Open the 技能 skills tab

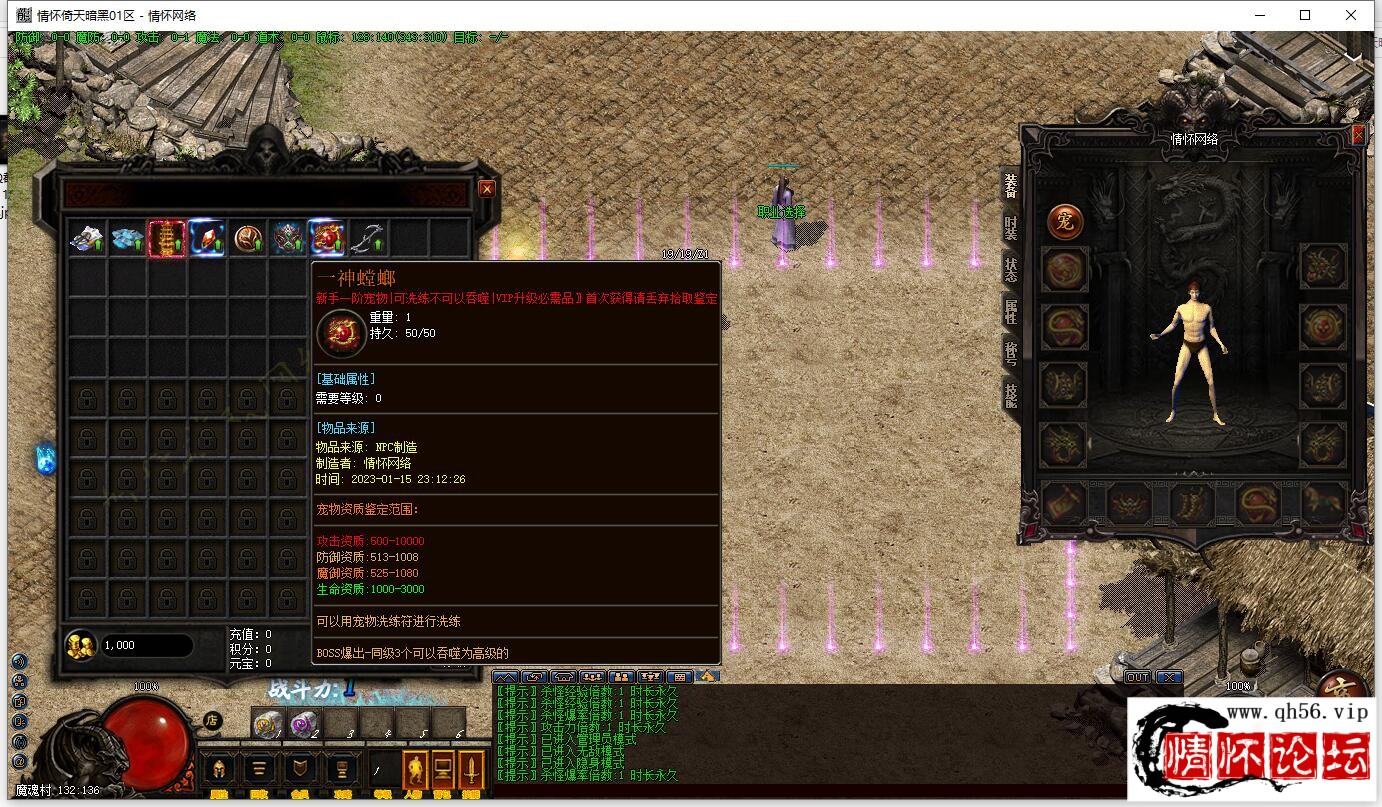click(1010, 394)
